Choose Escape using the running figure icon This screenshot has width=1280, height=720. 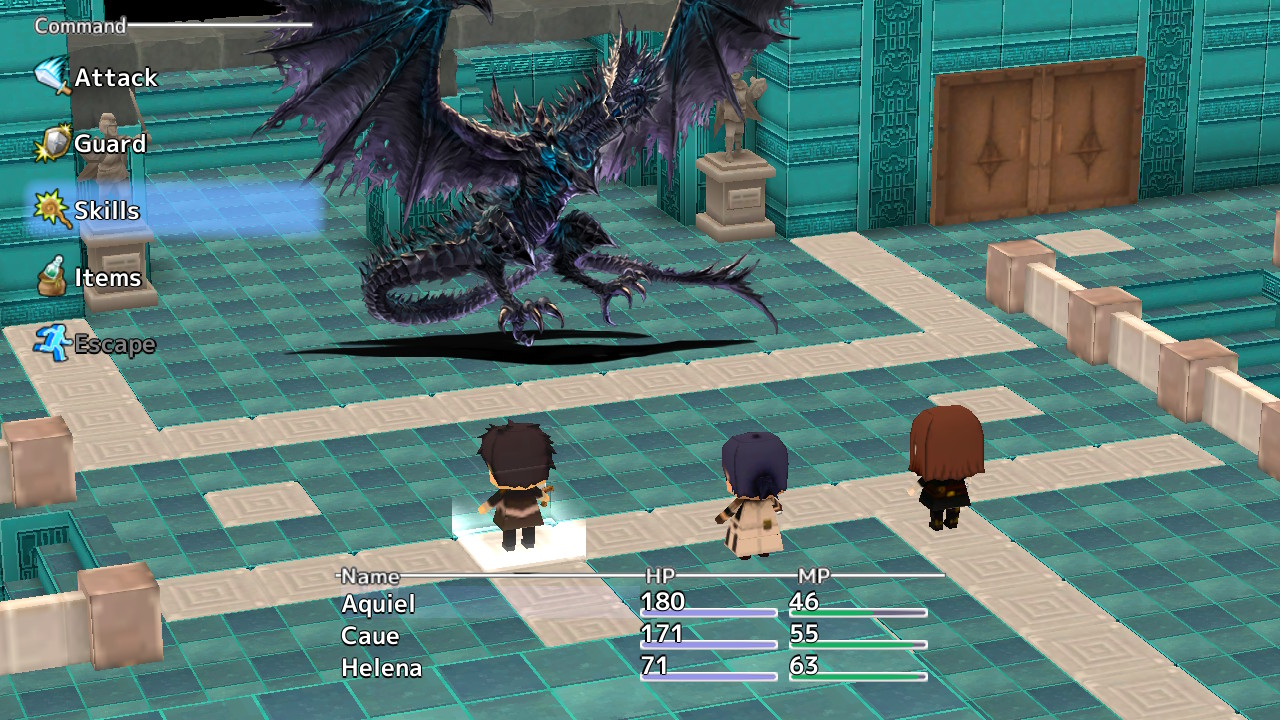(50, 344)
